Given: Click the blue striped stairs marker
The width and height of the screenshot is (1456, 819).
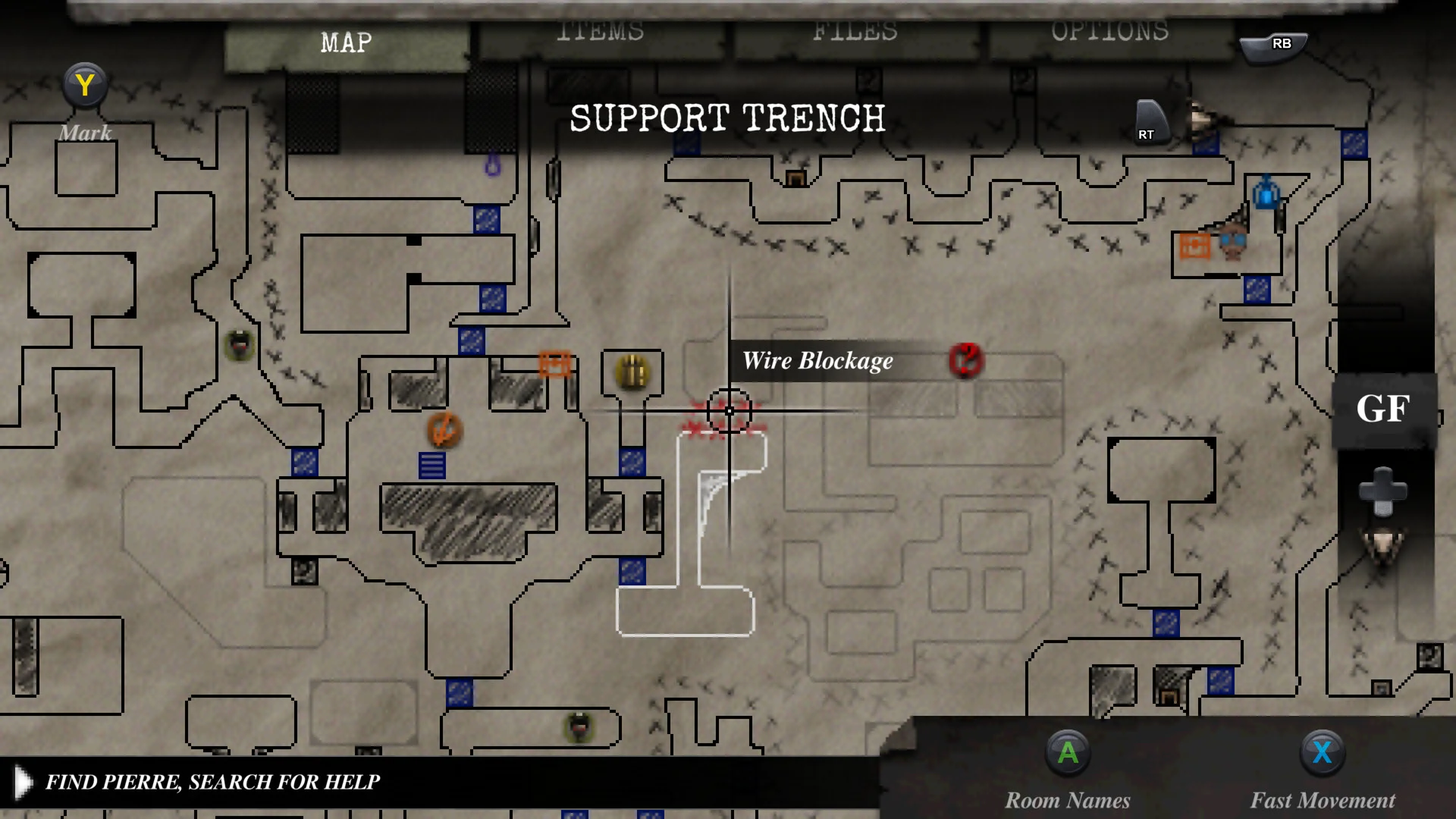Looking at the screenshot, I should (431, 465).
